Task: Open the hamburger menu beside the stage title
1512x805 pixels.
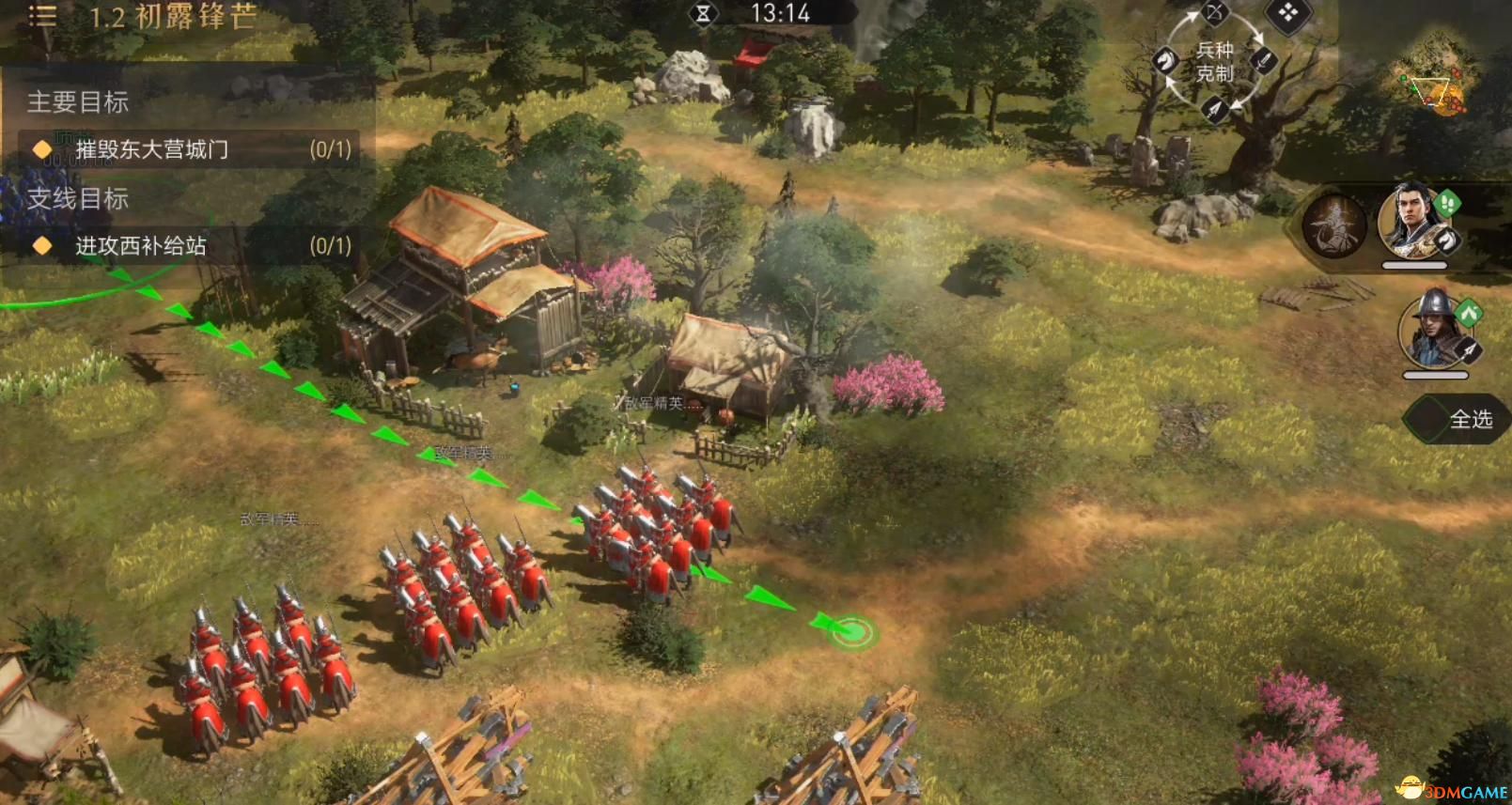Action: [x=42, y=16]
